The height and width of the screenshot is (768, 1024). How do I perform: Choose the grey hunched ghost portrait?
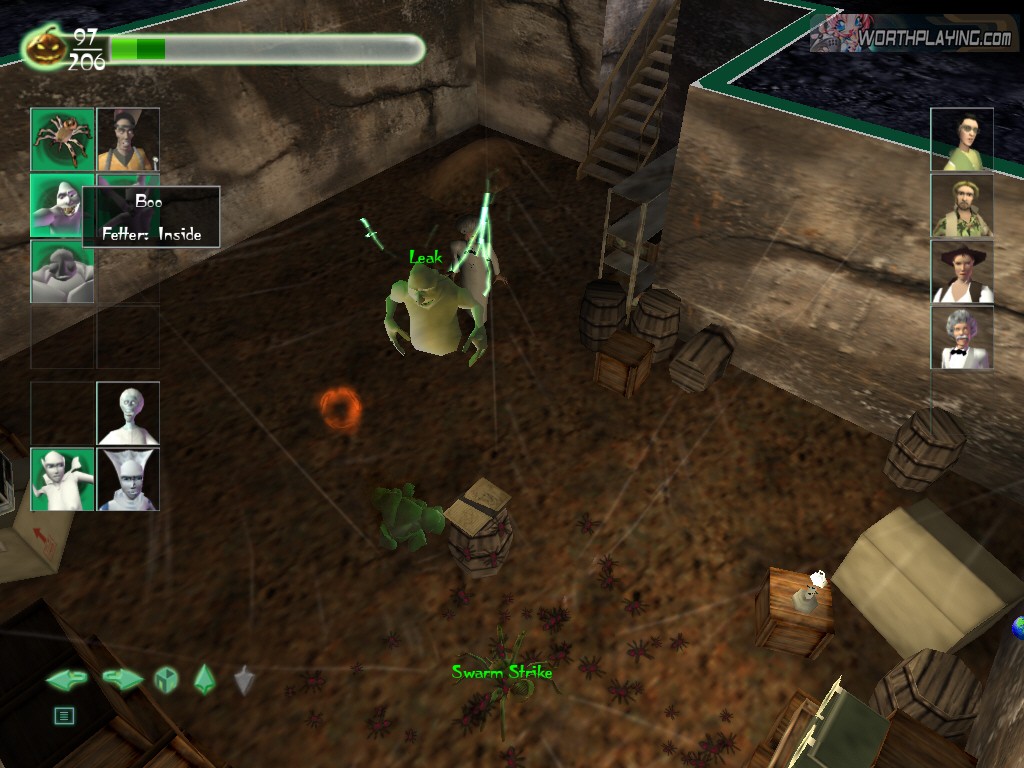click(x=62, y=271)
